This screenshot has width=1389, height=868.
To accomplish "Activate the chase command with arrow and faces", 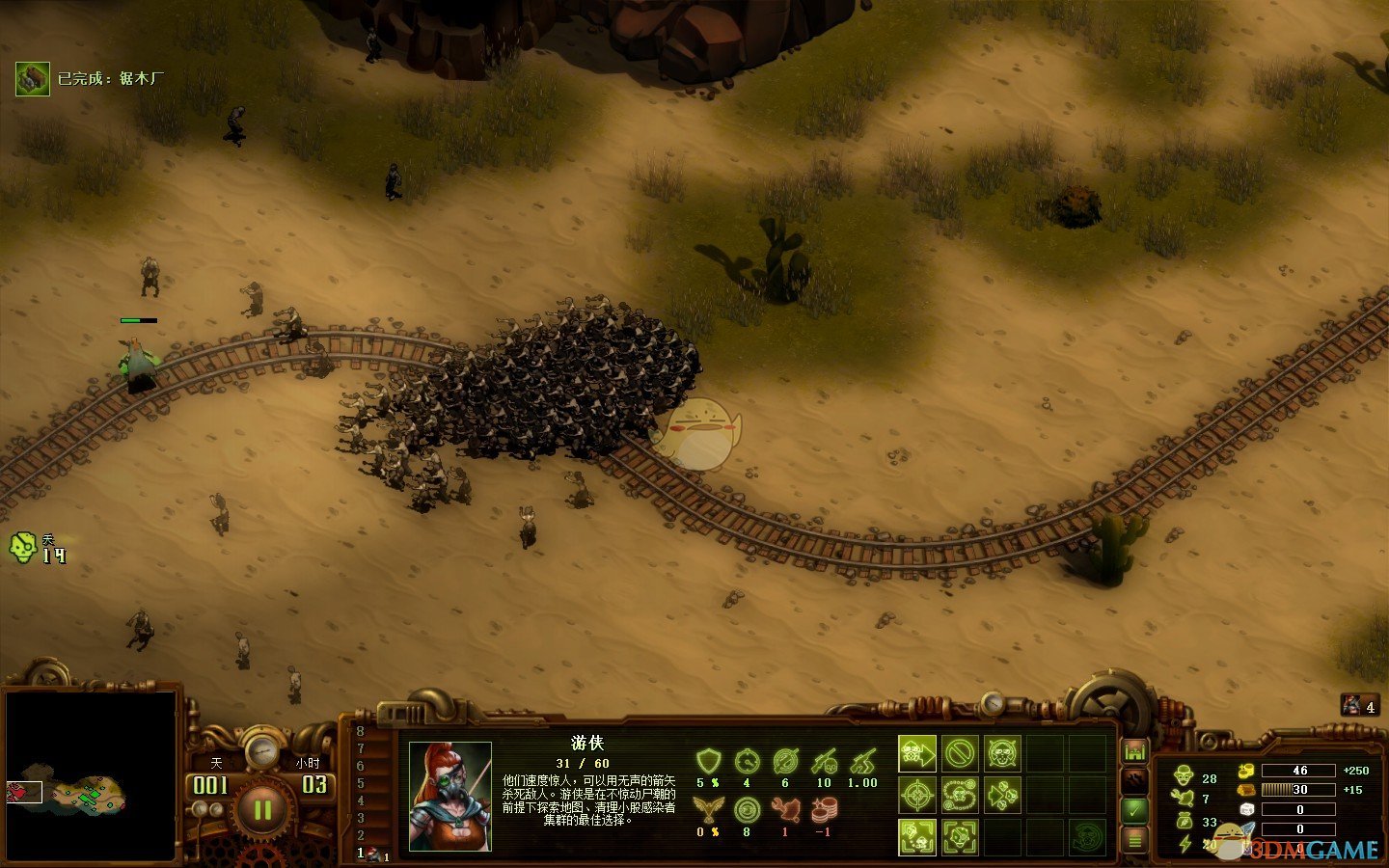I will pos(1002,796).
